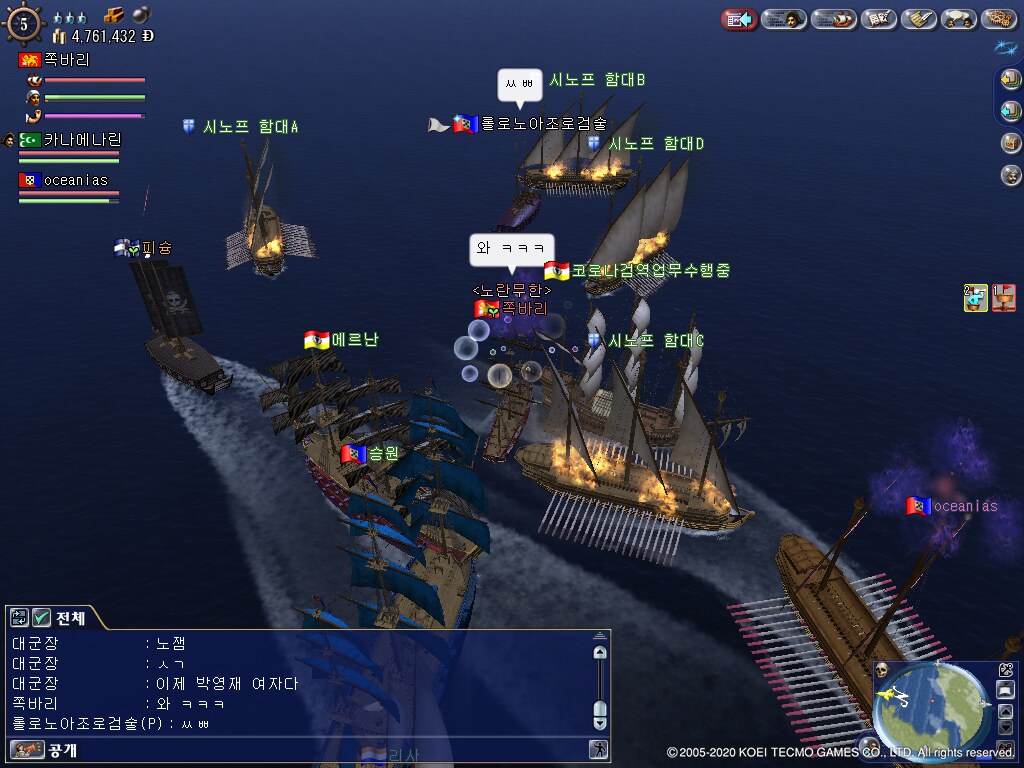
Task: Click the bearded sailor portrait button
Action: 1011,175
